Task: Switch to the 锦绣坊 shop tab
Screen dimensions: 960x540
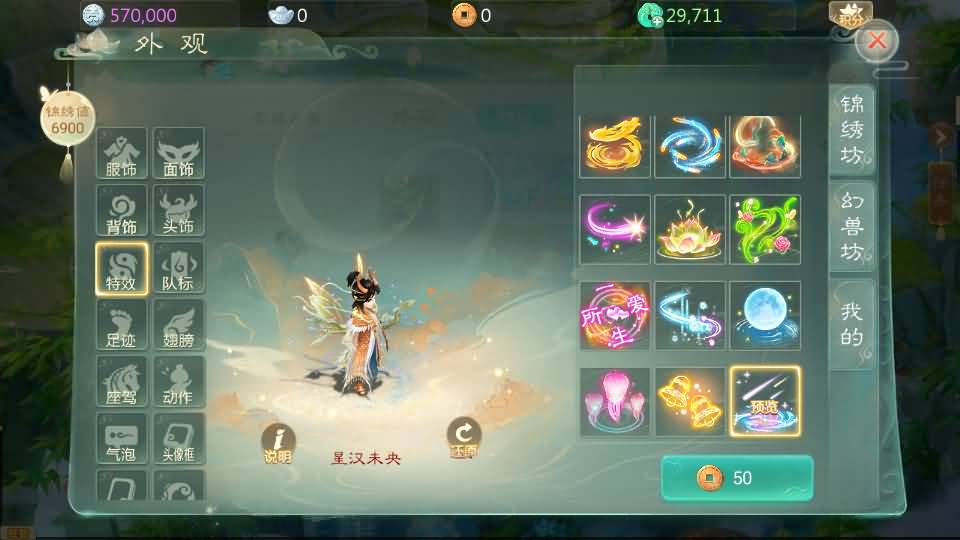Action: (x=852, y=129)
